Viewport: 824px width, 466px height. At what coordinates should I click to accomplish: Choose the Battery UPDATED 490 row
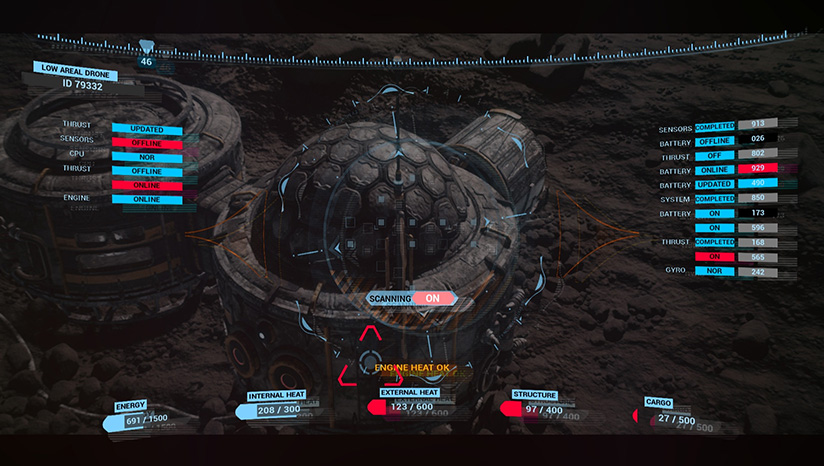pos(715,183)
